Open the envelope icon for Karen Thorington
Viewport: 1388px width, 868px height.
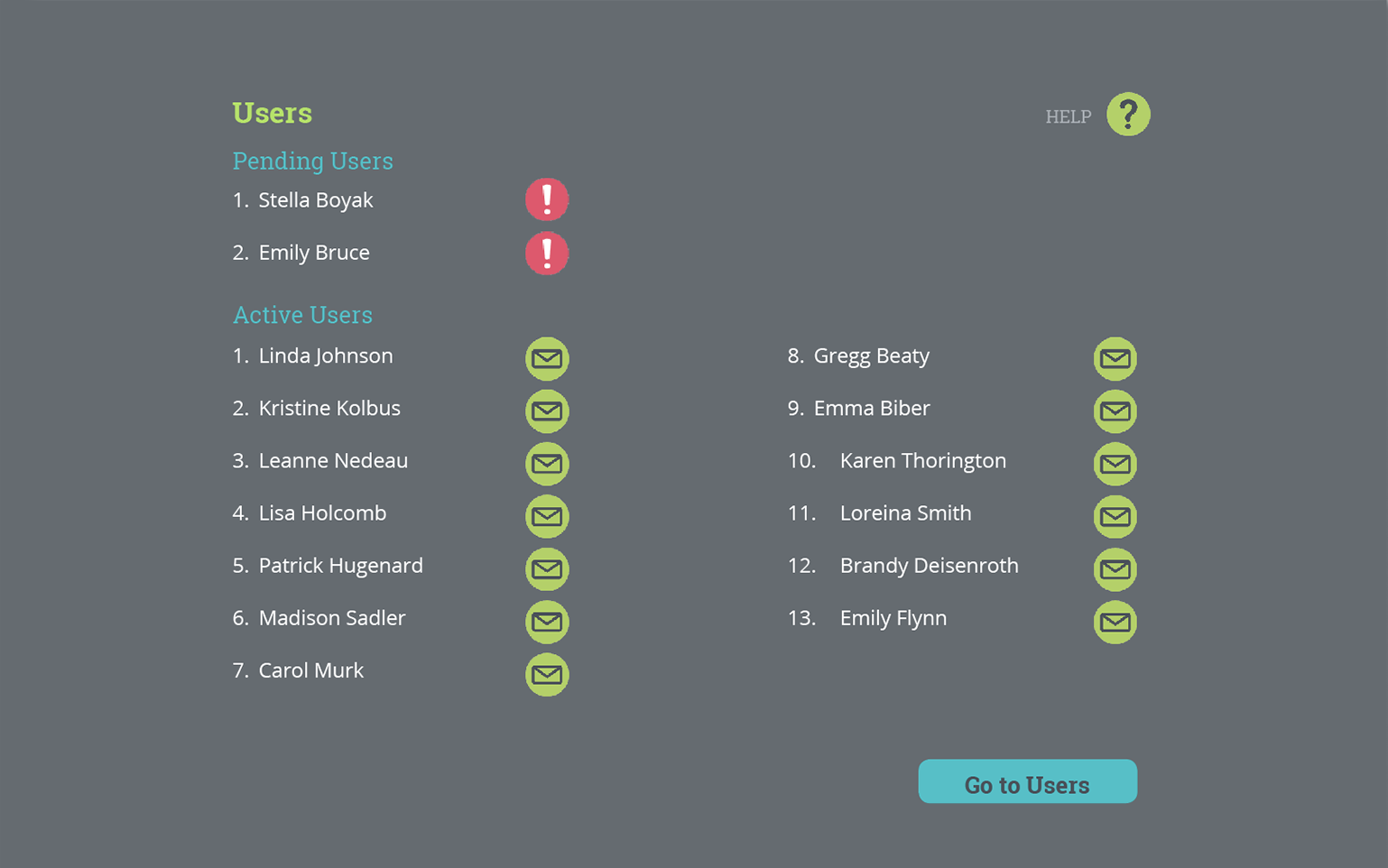[x=1115, y=464]
